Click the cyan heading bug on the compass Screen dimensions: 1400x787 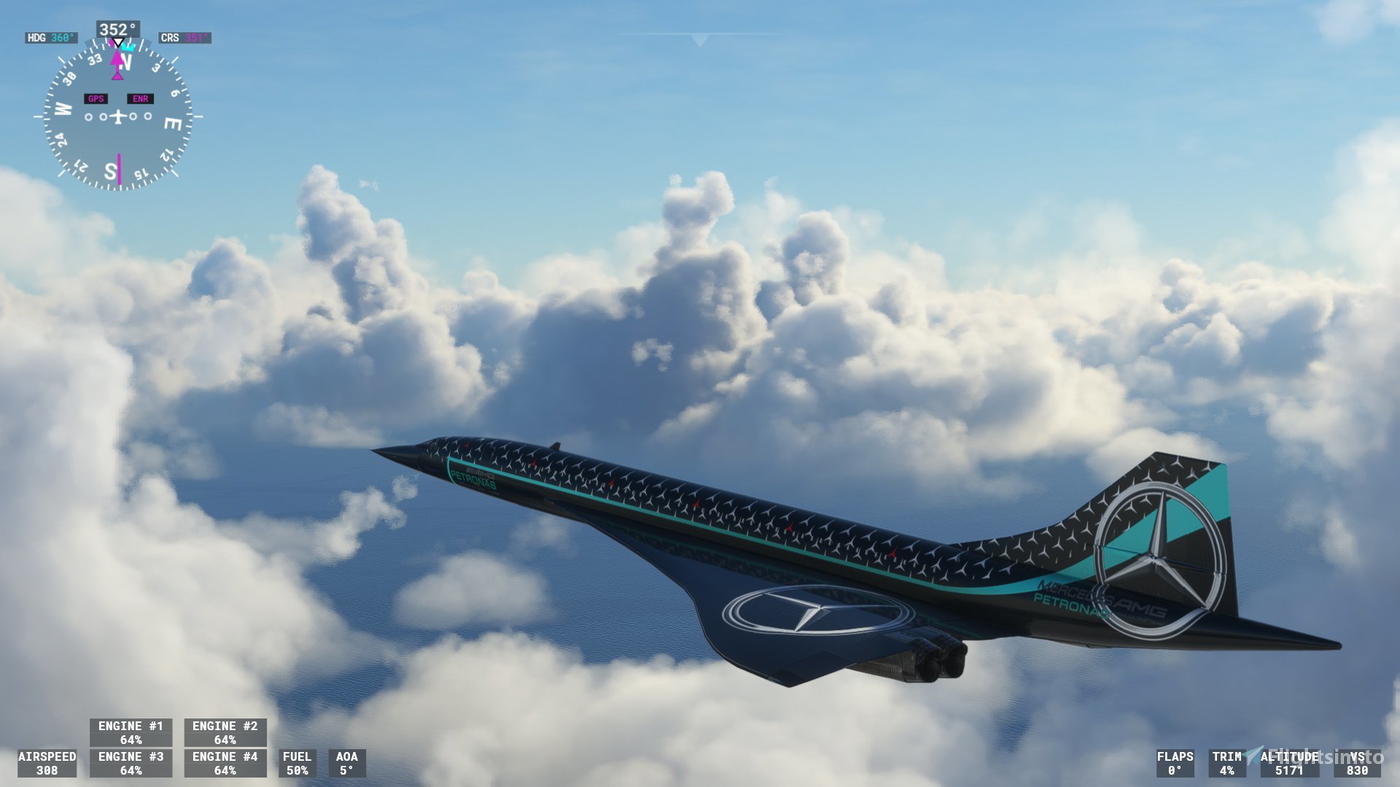click(x=128, y=46)
